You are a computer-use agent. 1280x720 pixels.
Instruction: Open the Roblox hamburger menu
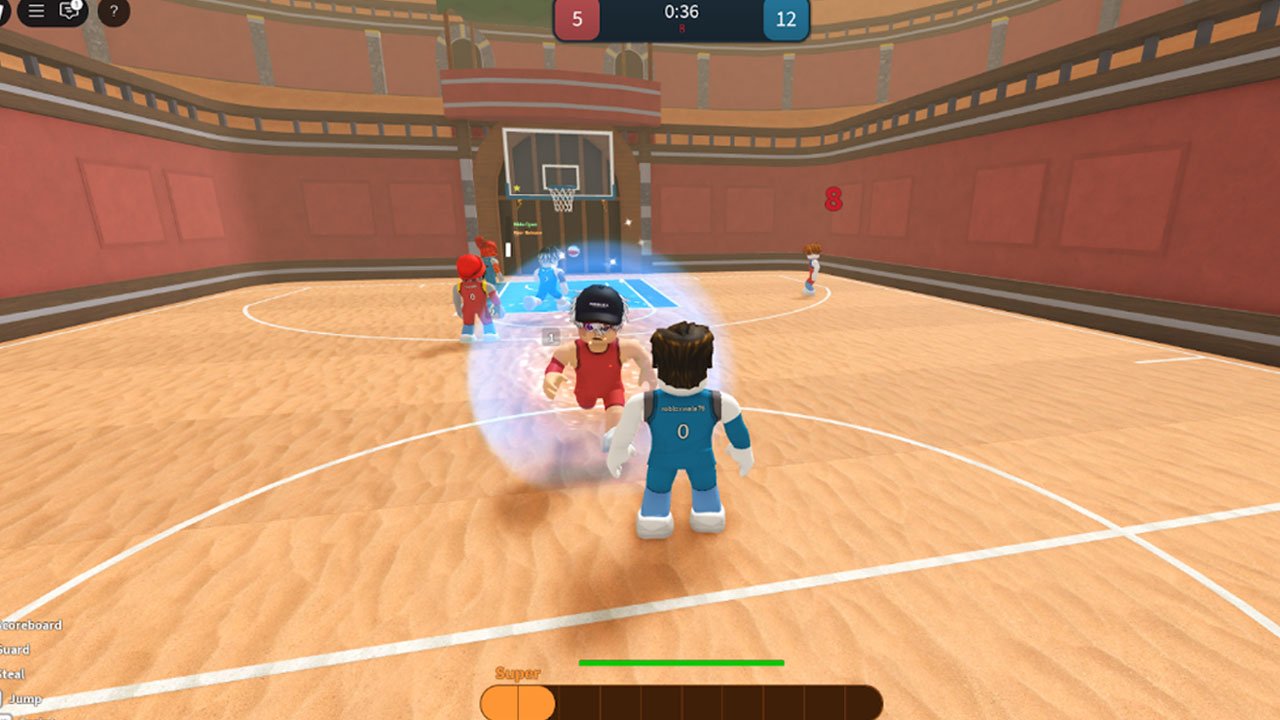point(36,13)
